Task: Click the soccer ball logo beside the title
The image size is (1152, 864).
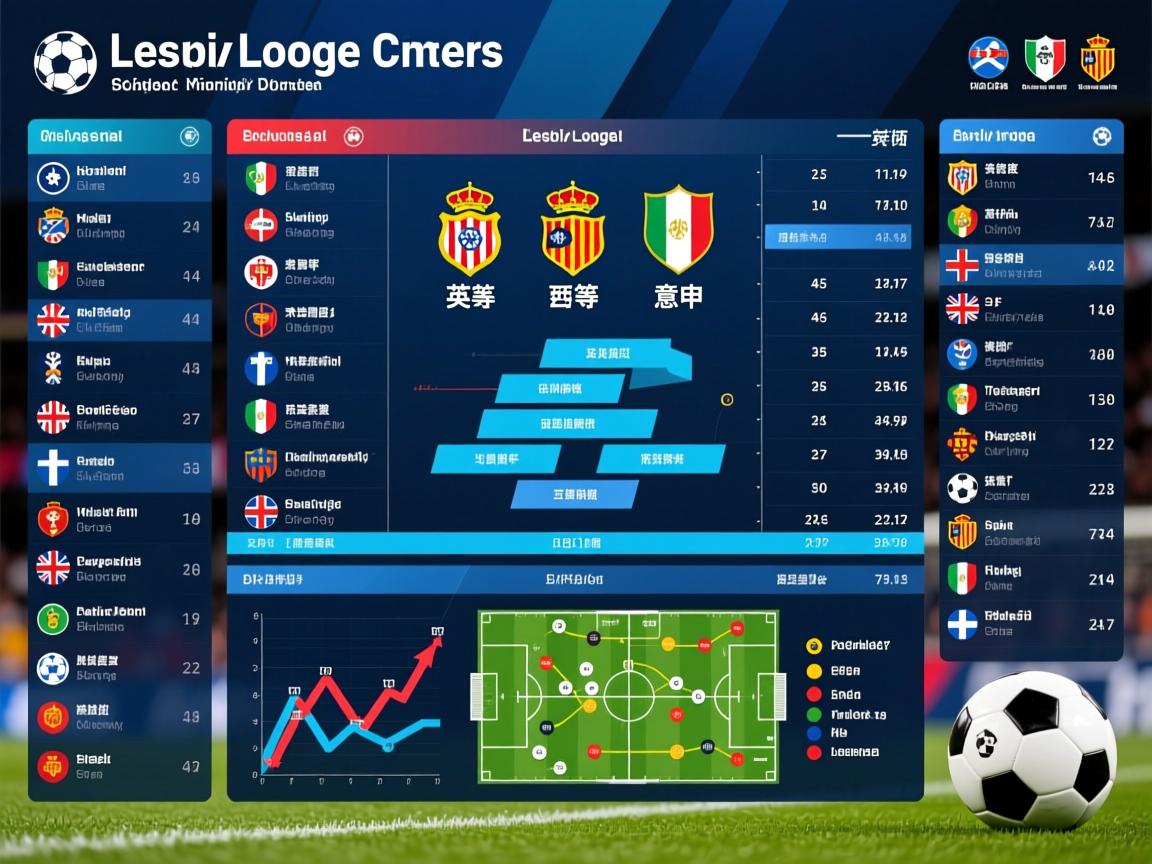Action: (x=65, y=62)
